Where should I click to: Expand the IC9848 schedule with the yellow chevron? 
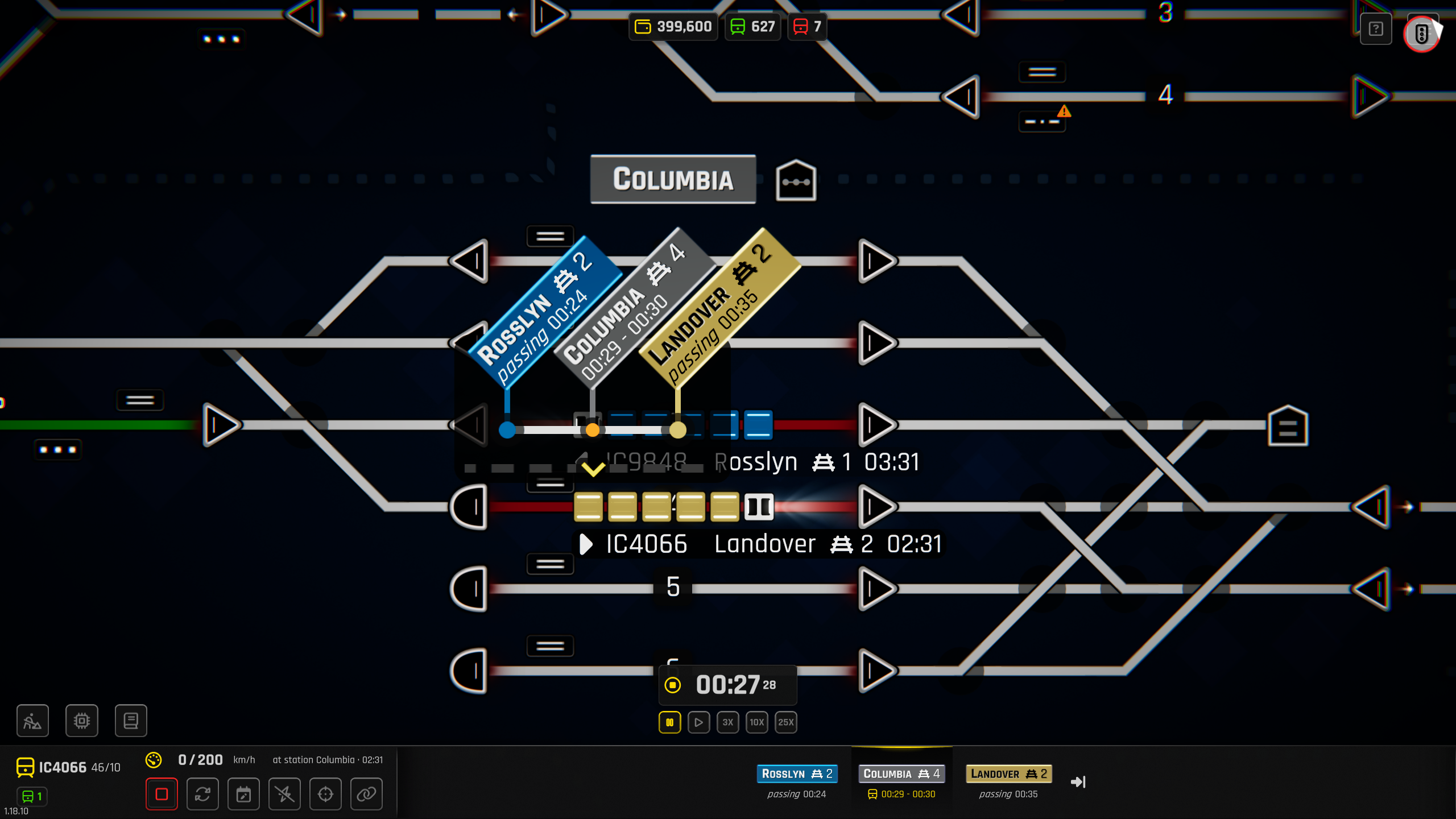(594, 468)
